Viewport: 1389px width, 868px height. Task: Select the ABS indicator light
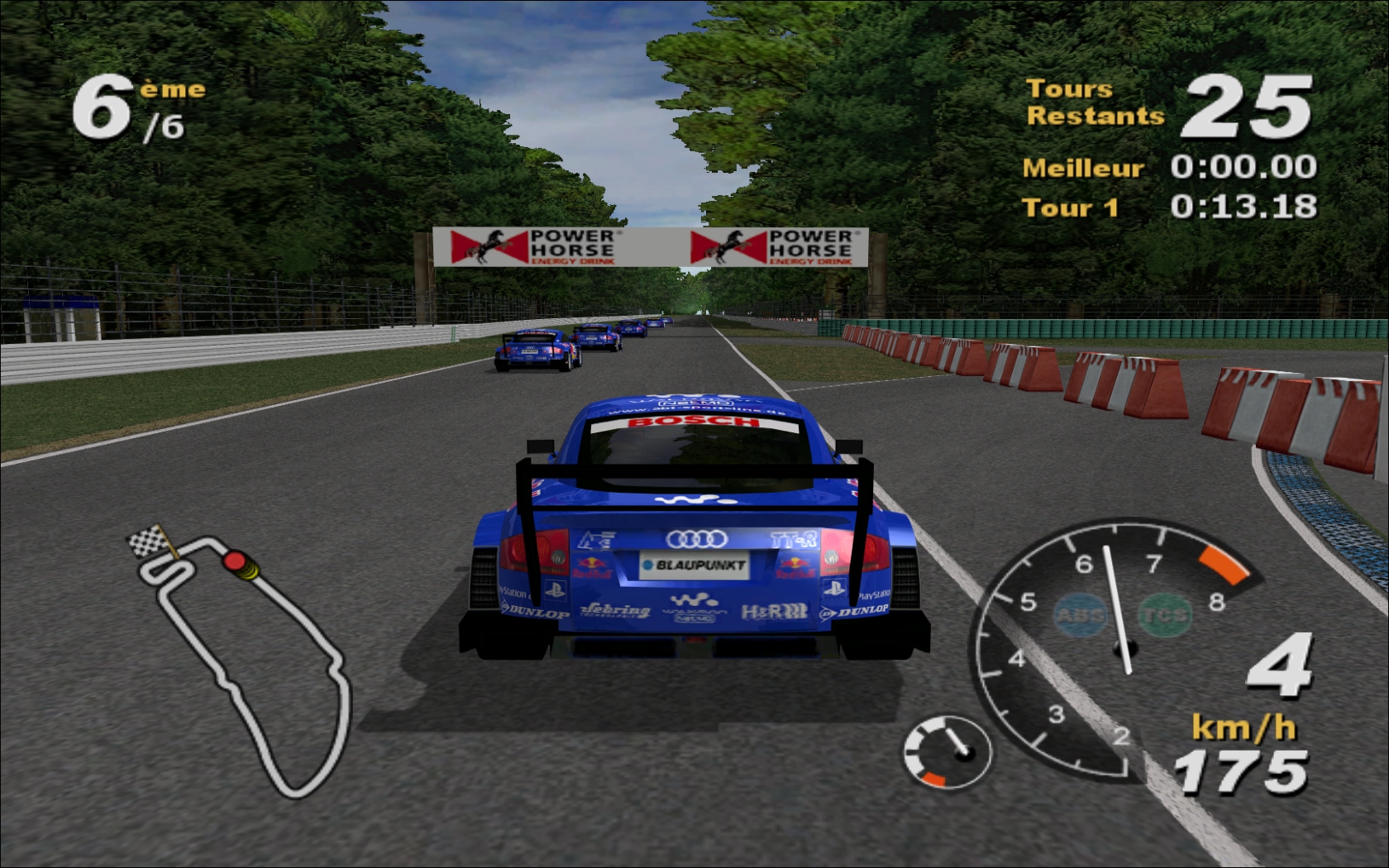[x=1081, y=615]
